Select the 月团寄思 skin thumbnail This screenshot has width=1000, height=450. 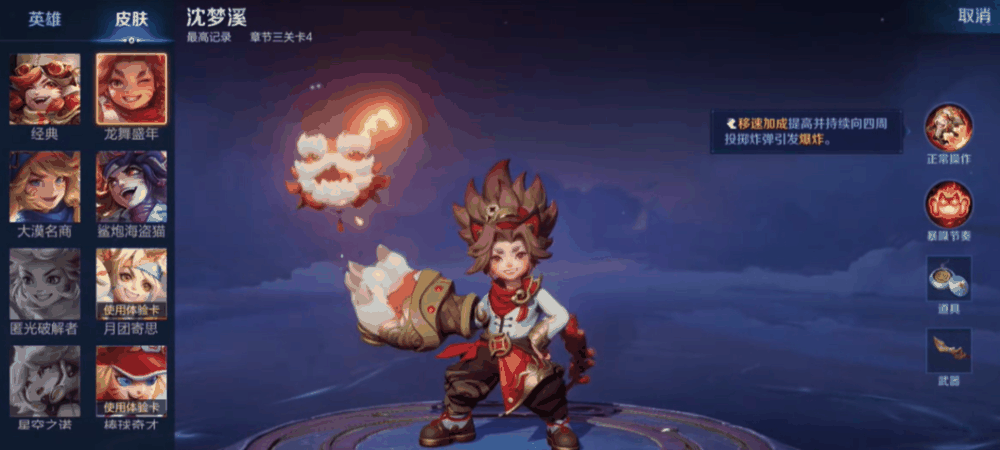[131, 283]
